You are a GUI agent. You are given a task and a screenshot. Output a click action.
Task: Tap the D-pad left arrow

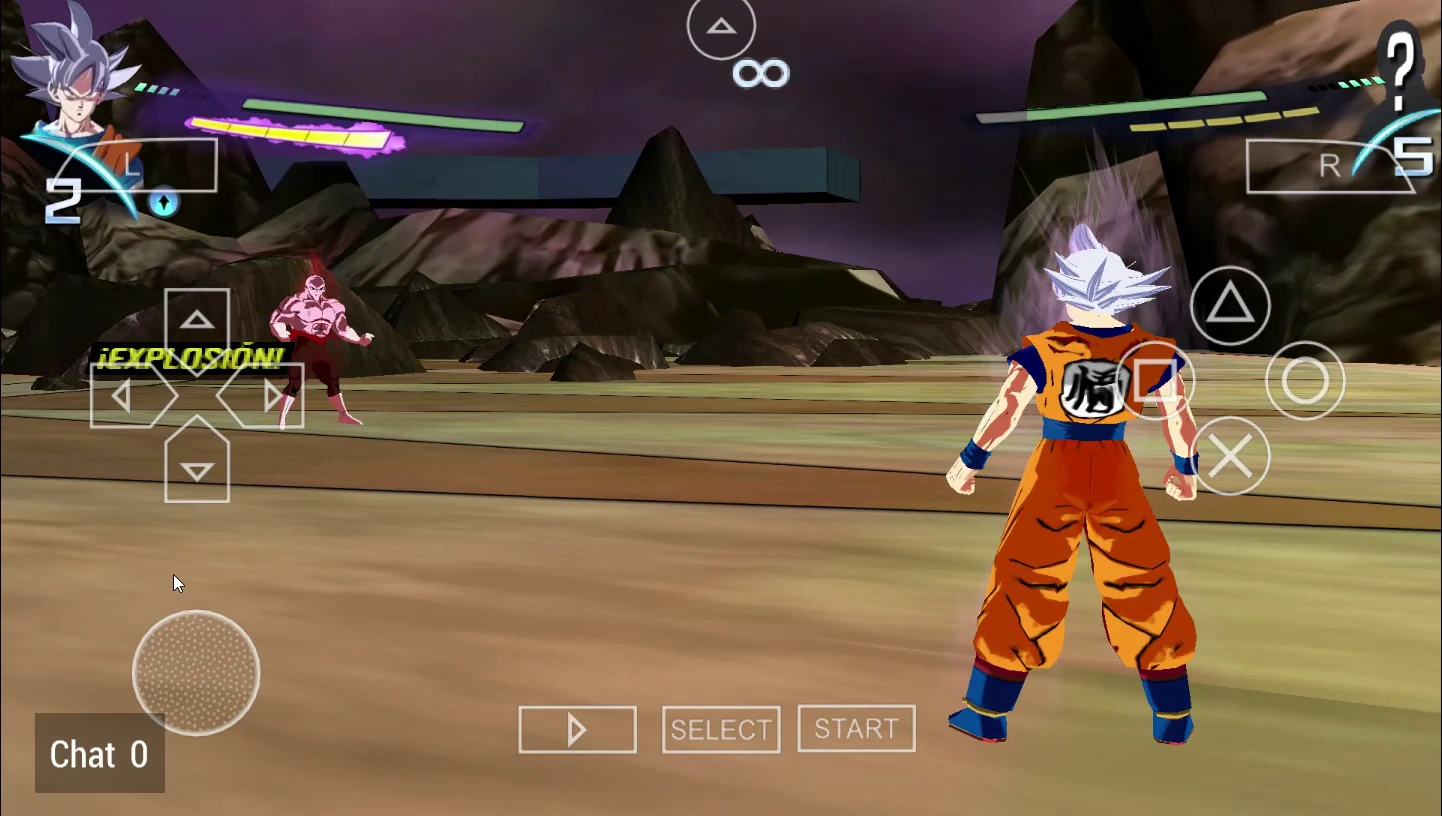[125, 397]
